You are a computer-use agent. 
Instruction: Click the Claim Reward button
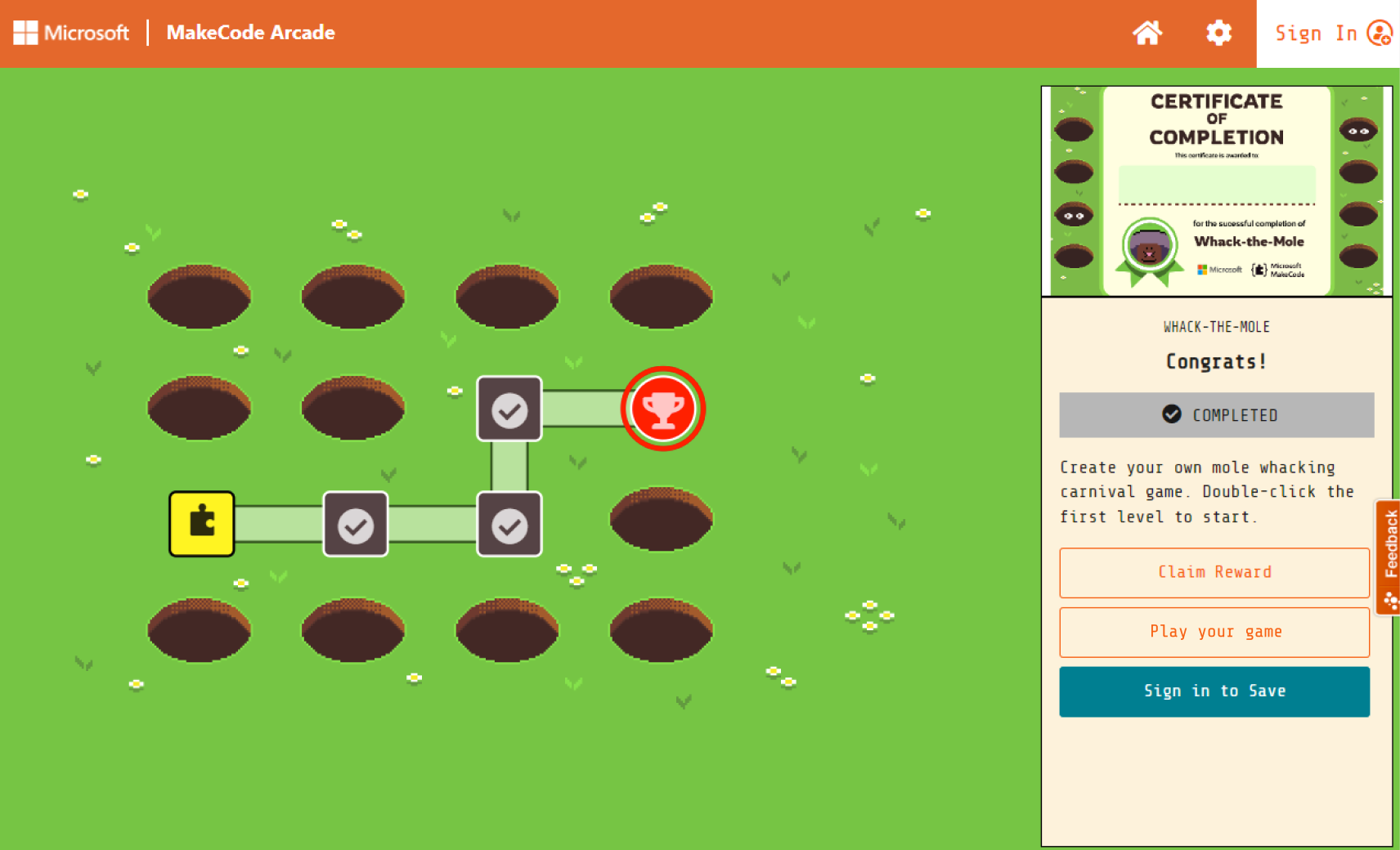pyautogui.click(x=1214, y=572)
